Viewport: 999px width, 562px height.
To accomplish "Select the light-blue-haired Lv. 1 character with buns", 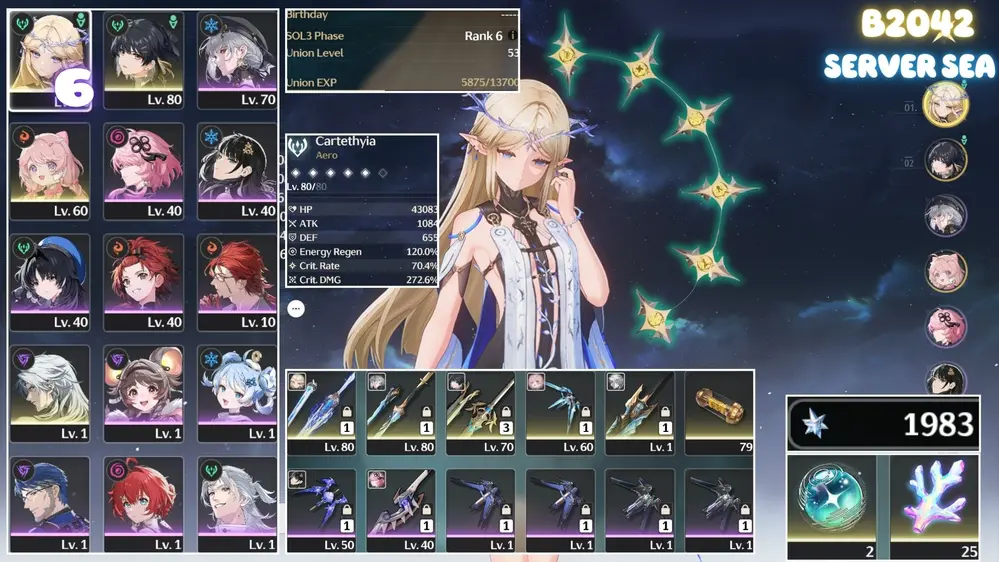I will (x=237, y=394).
